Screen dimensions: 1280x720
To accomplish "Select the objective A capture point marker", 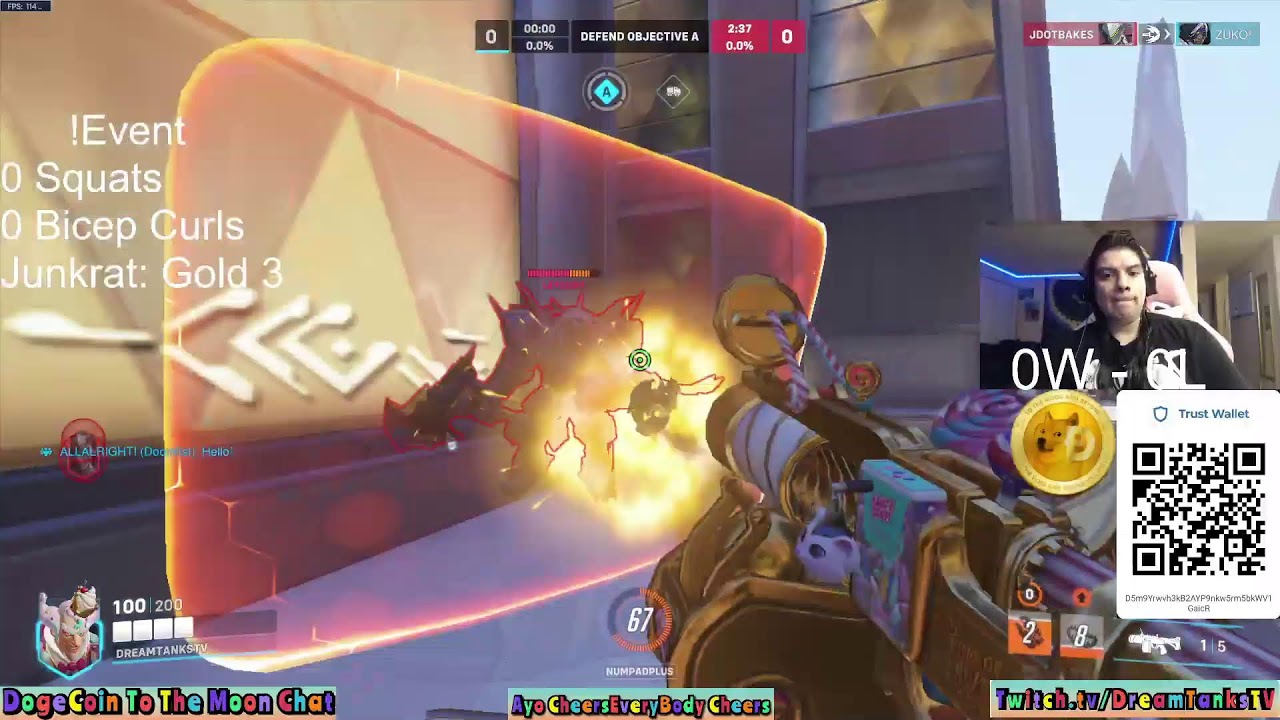I will pyautogui.click(x=605, y=92).
